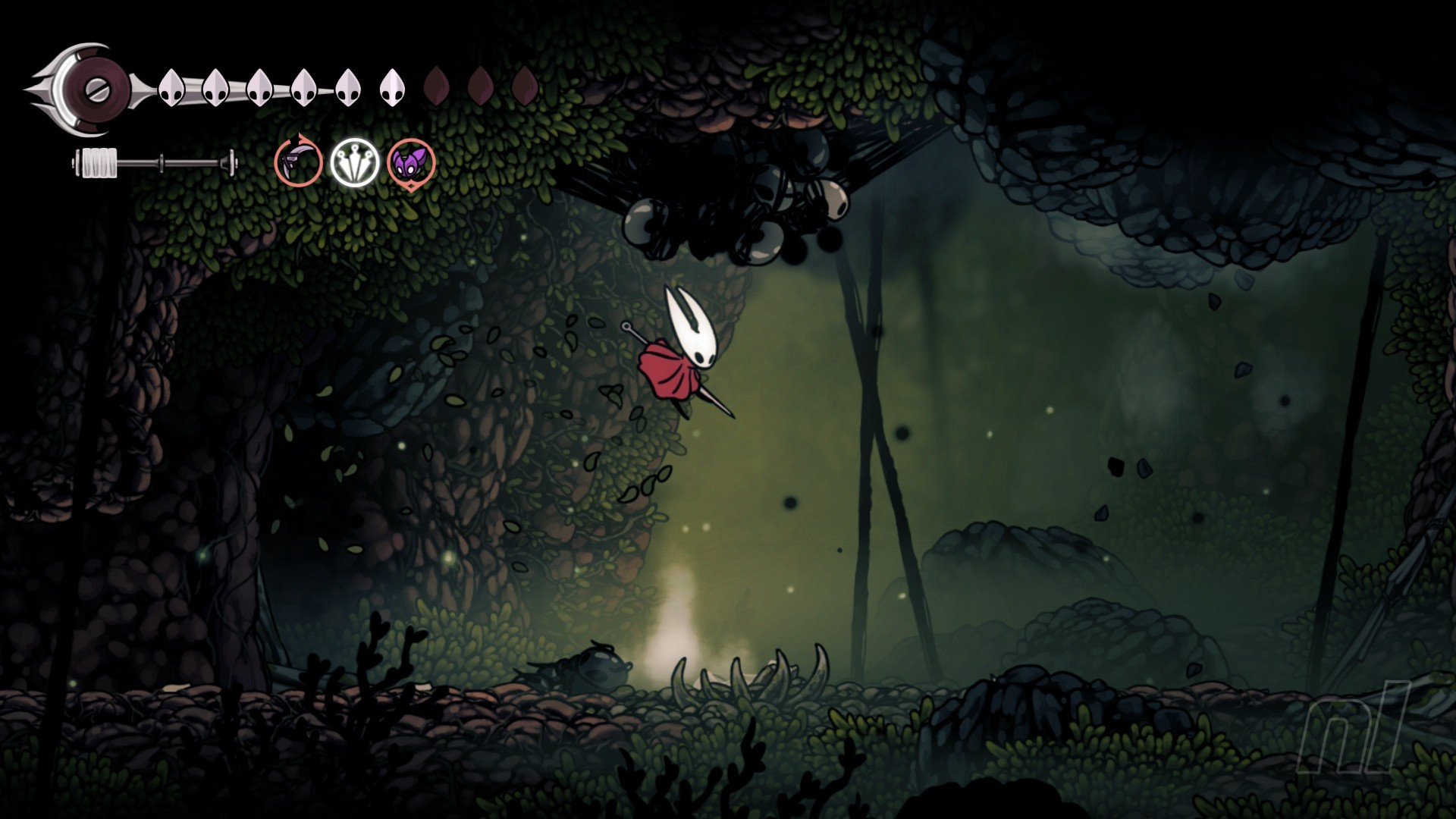Select the curved sickle tool icon
The width and height of the screenshot is (1456, 819).
pyautogui.click(x=298, y=162)
